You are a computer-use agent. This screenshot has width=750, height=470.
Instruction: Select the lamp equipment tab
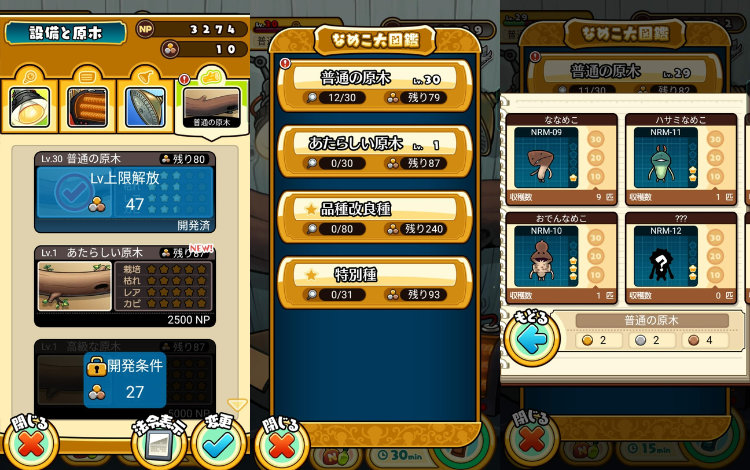[x=29, y=106]
